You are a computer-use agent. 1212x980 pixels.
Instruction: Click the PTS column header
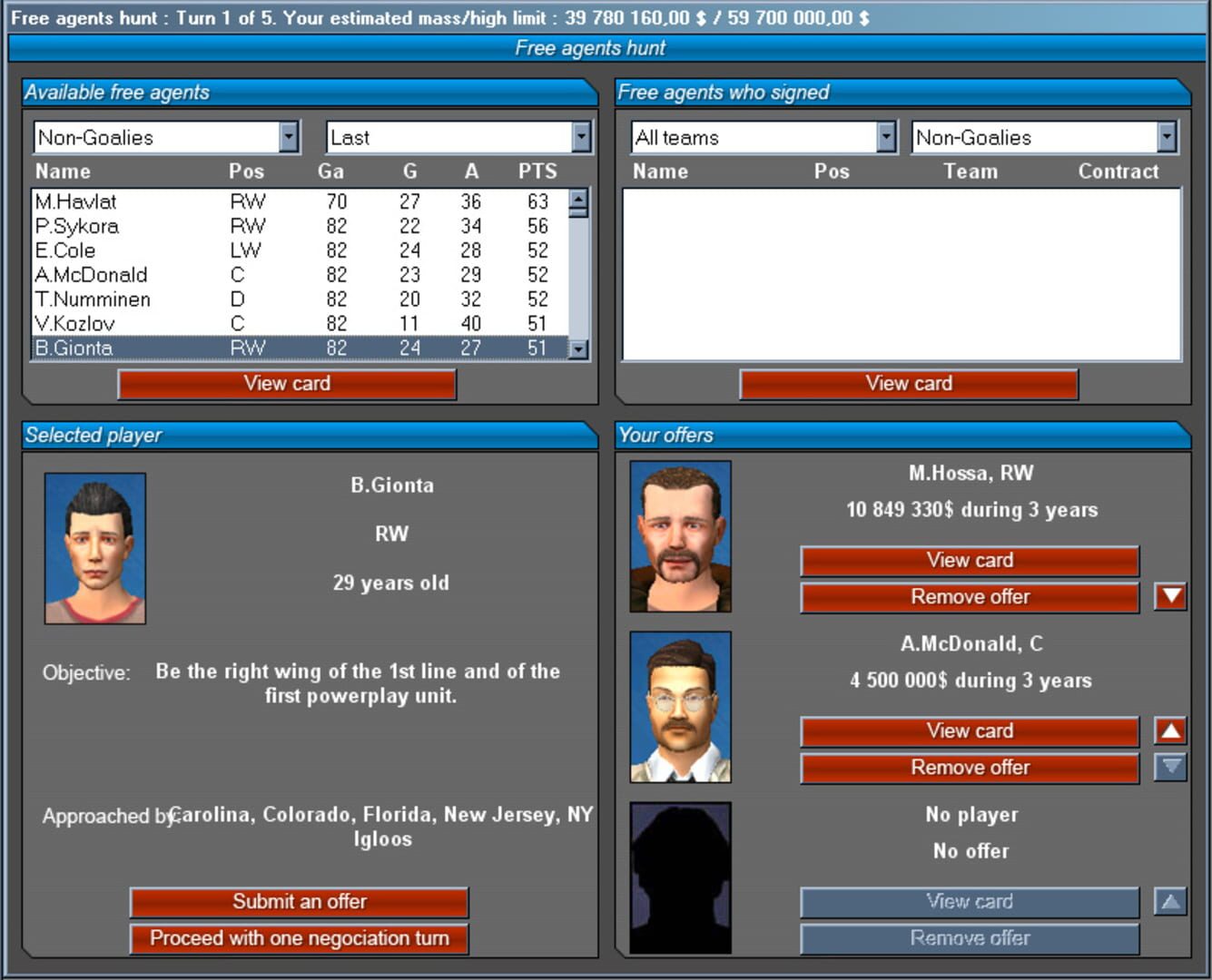click(537, 171)
